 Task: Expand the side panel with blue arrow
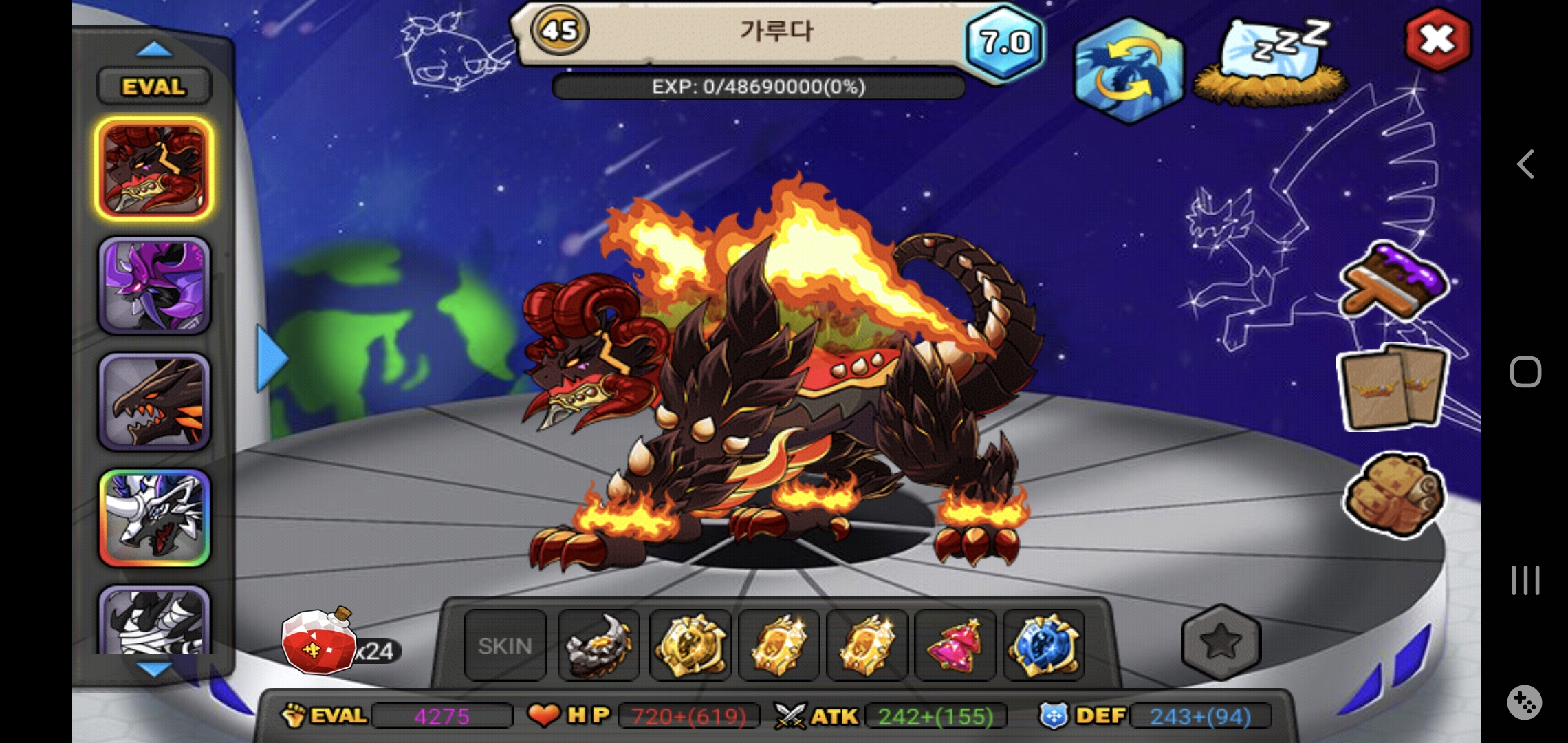point(270,358)
